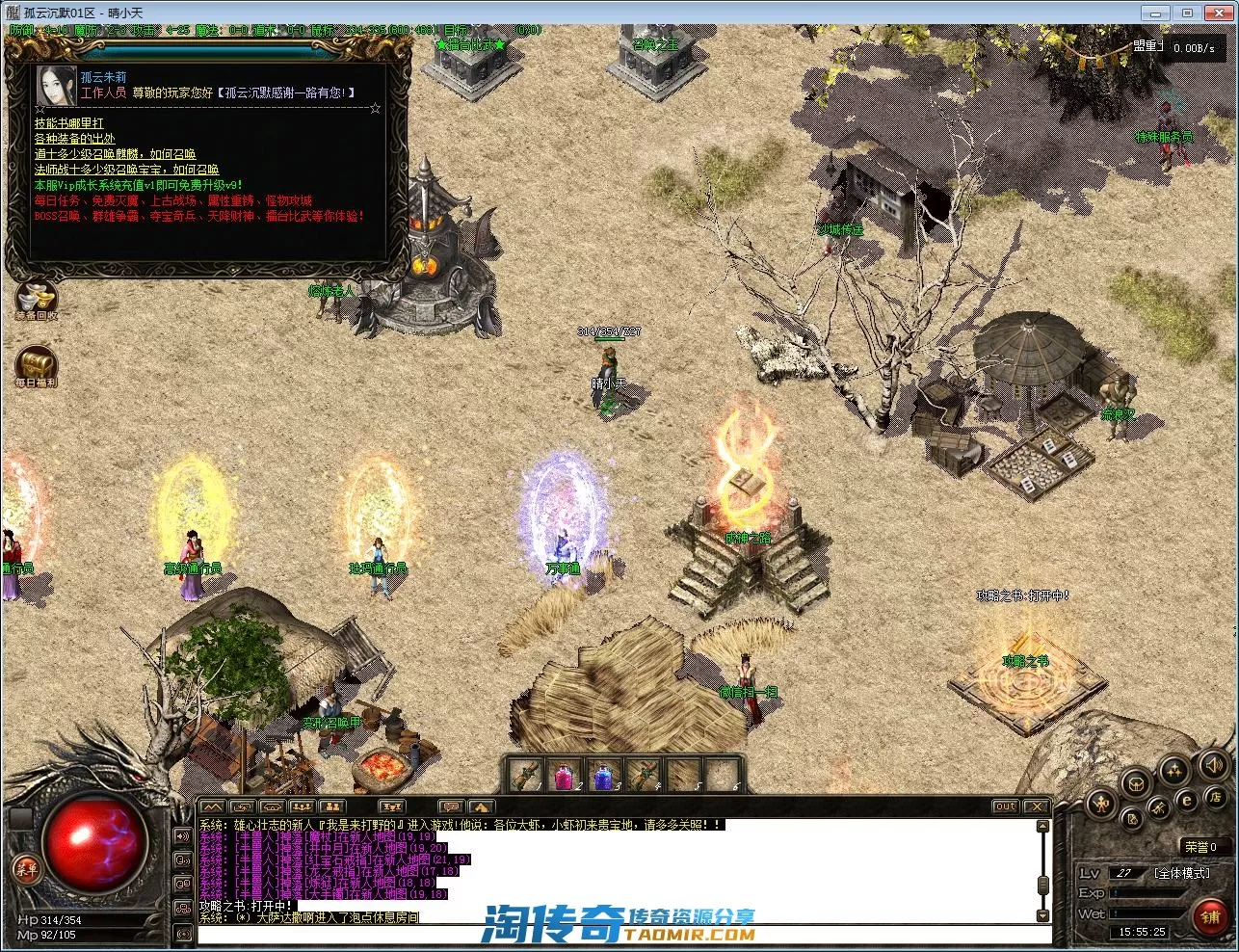
Task: Click the chat text input field
Action: (x=617, y=934)
